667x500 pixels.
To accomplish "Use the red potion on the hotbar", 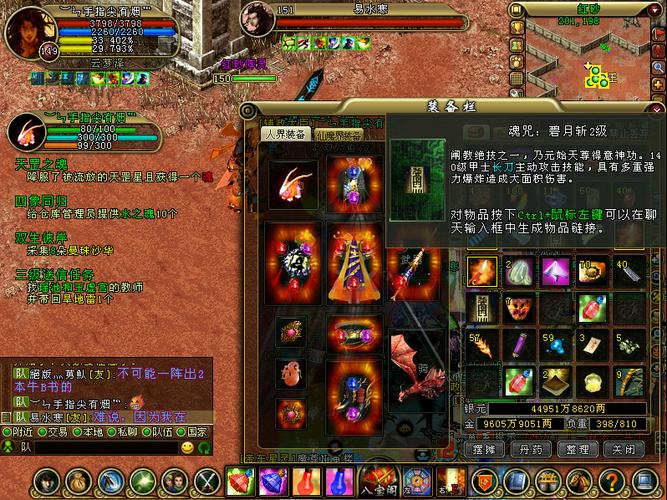I will 306,482.
